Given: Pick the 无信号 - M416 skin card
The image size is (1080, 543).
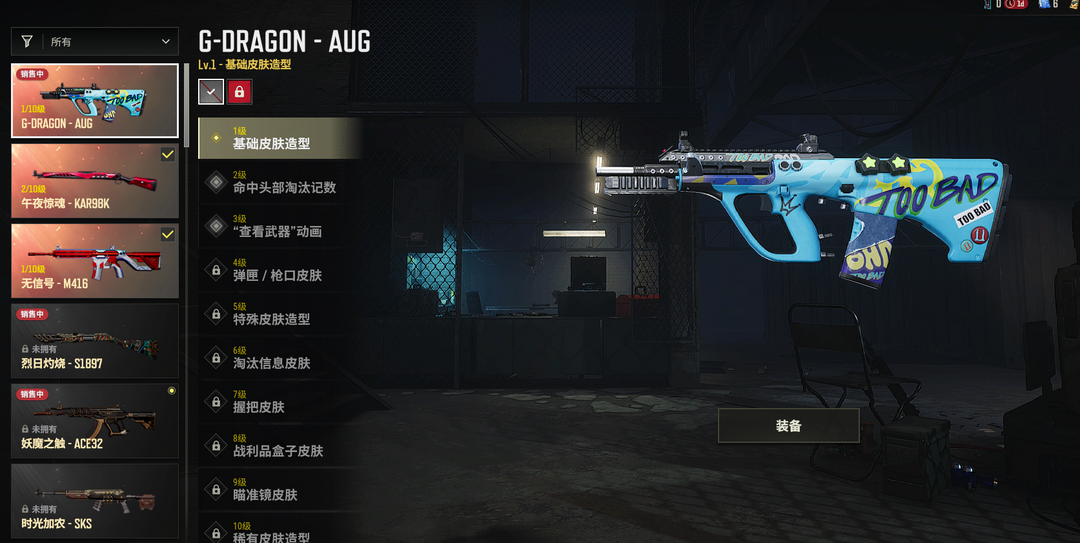Looking at the screenshot, I should tap(95, 260).
